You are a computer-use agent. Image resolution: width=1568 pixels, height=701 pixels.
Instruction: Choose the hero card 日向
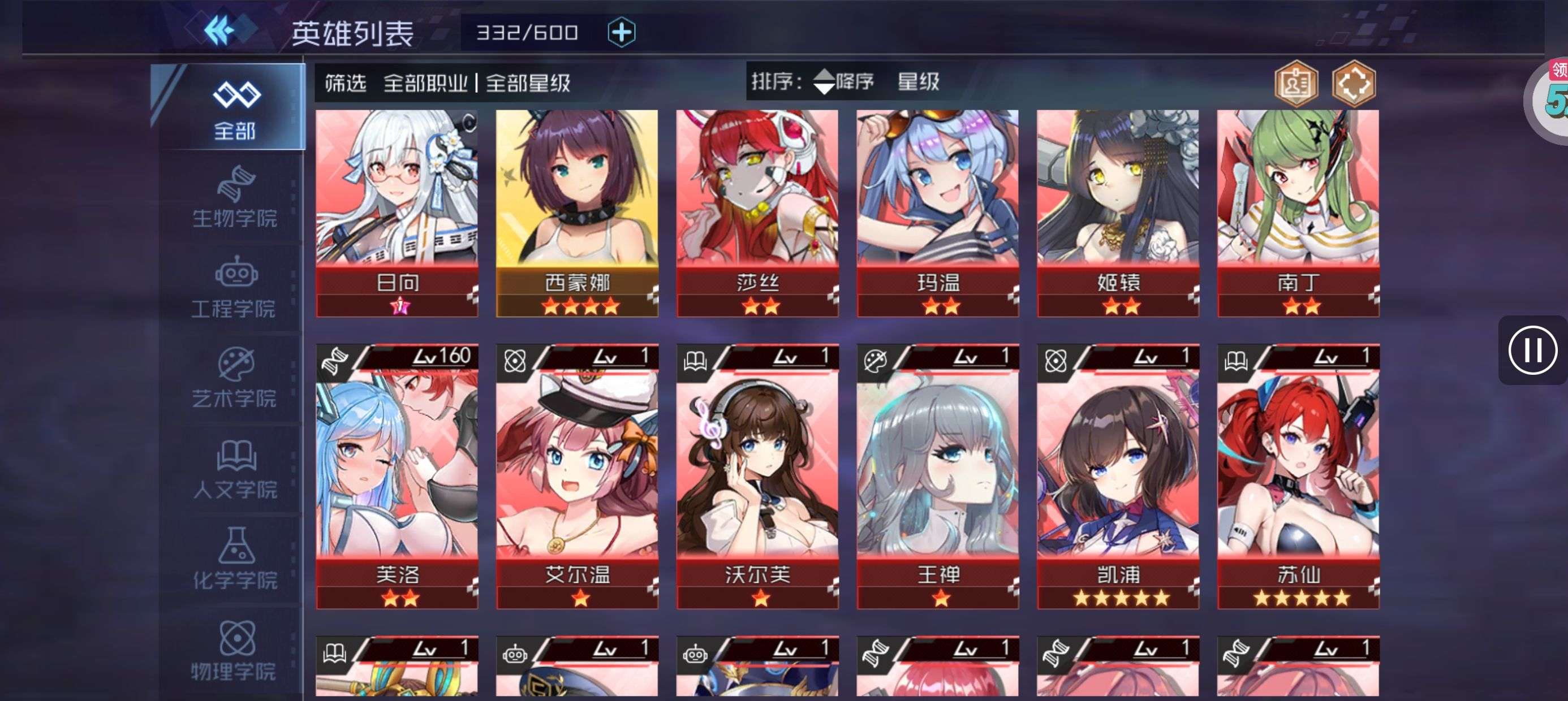tap(397, 213)
